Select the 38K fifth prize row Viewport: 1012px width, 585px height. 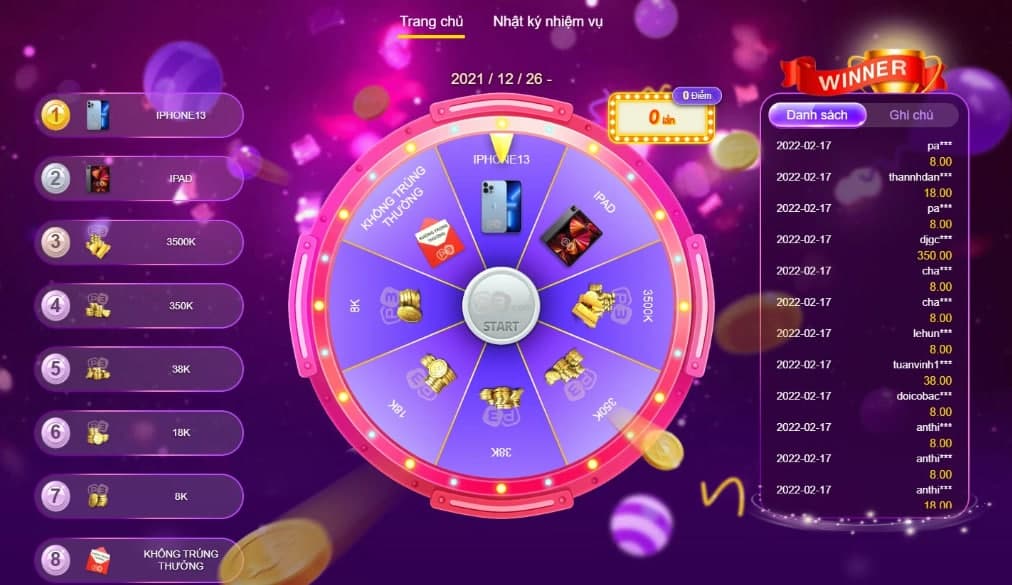click(x=140, y=369)
